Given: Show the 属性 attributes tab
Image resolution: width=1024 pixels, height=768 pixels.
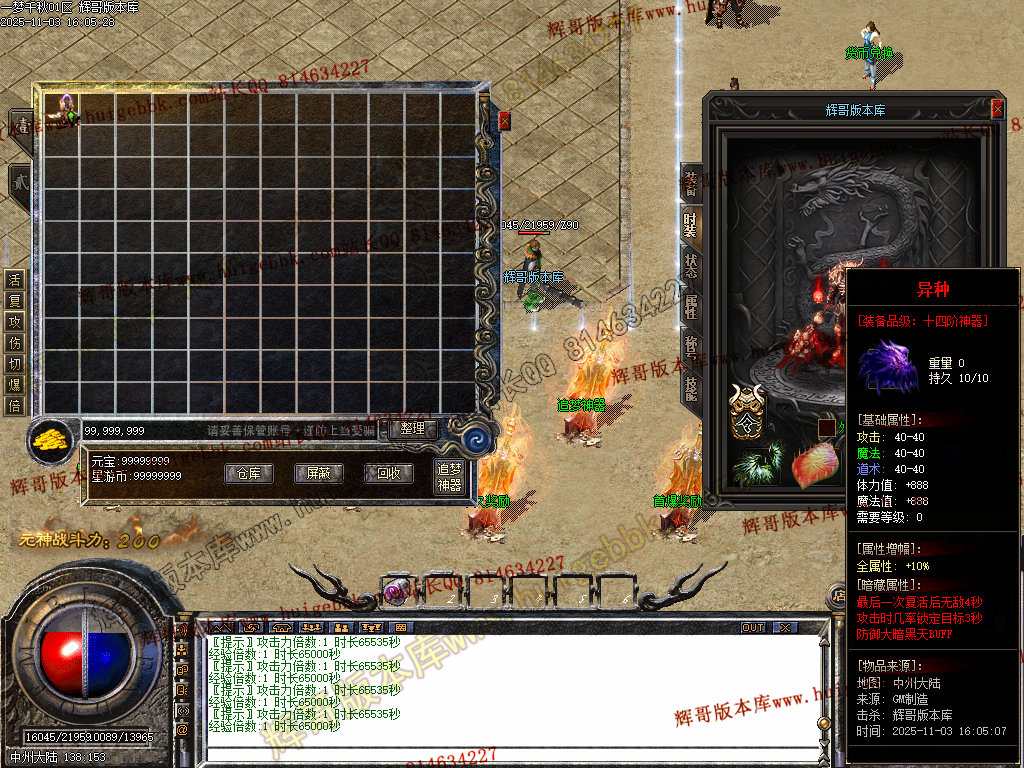Looking at the screenshot, I should click(x=691, y=305).
